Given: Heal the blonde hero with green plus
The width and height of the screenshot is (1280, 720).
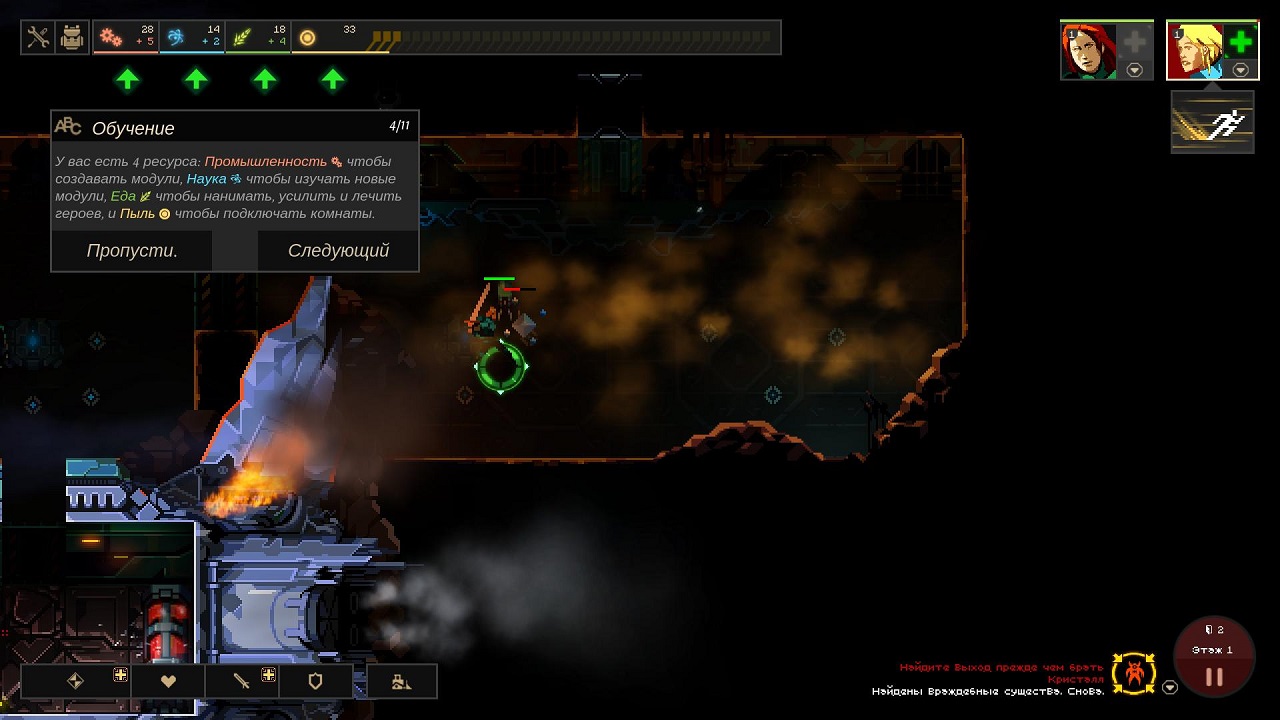Looking at the screenshot, I should coord(1240,42).
